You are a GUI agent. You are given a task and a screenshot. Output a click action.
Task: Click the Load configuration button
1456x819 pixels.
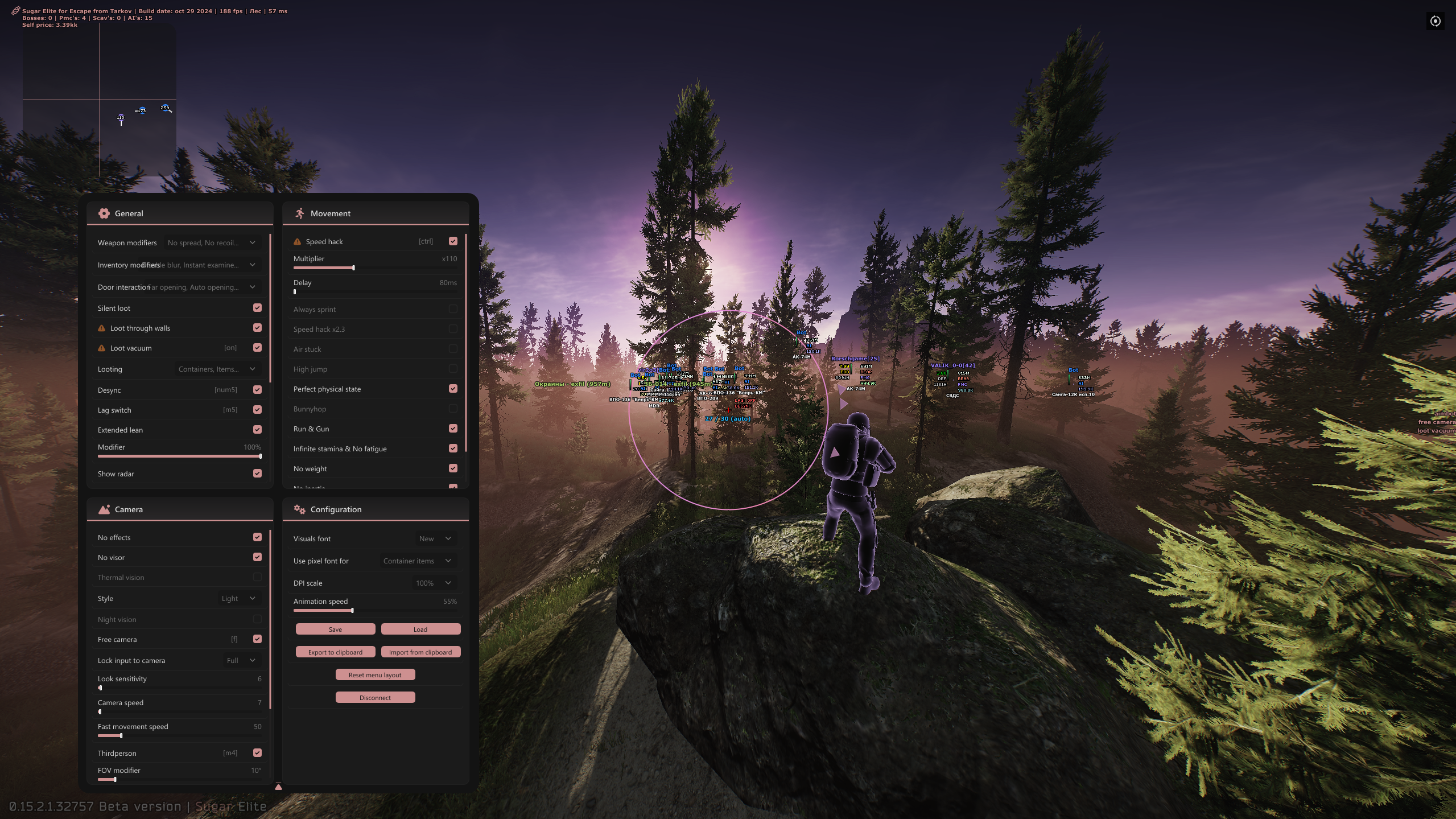[x=420, y=629]
